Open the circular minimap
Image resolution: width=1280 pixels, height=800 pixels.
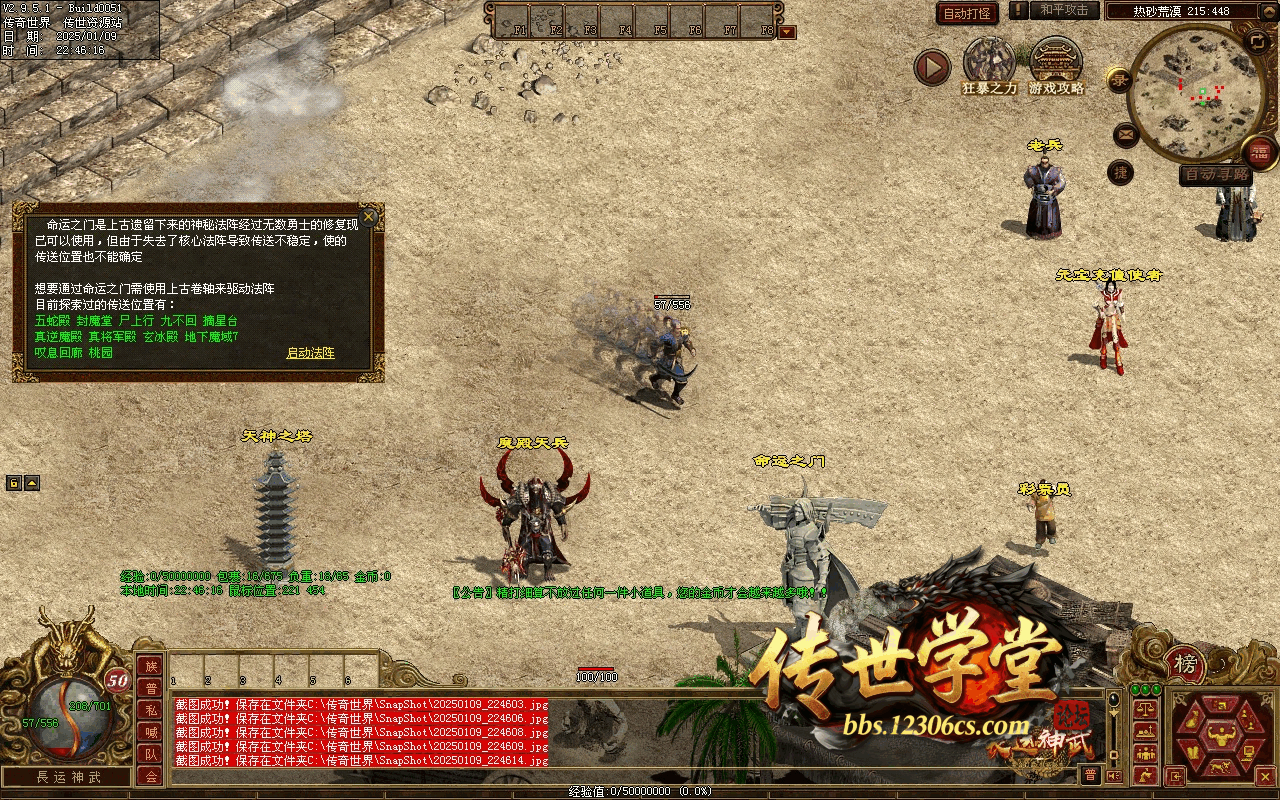pos(1193,92)
